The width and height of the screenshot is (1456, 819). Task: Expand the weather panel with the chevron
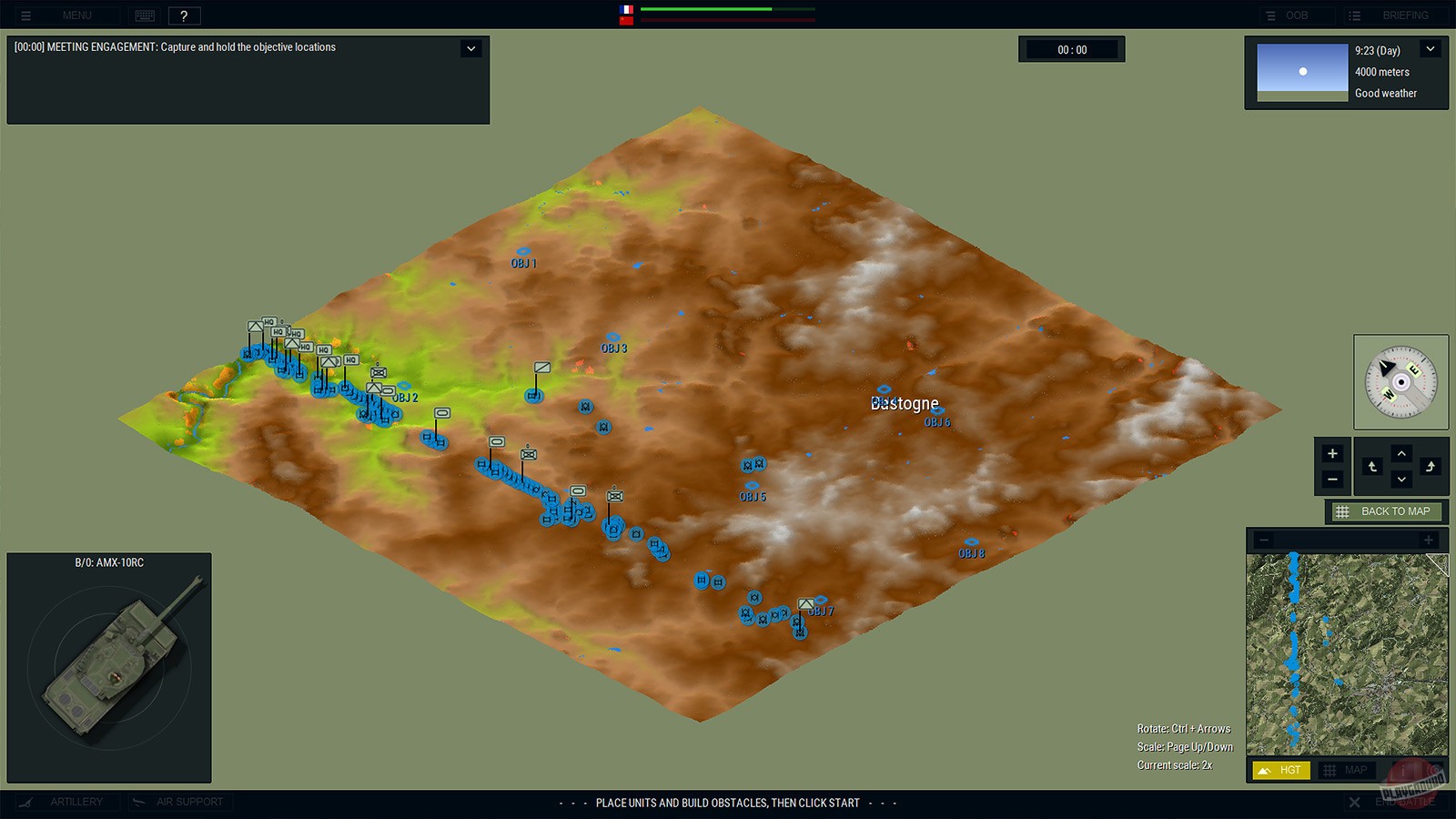coord(1429,47)
